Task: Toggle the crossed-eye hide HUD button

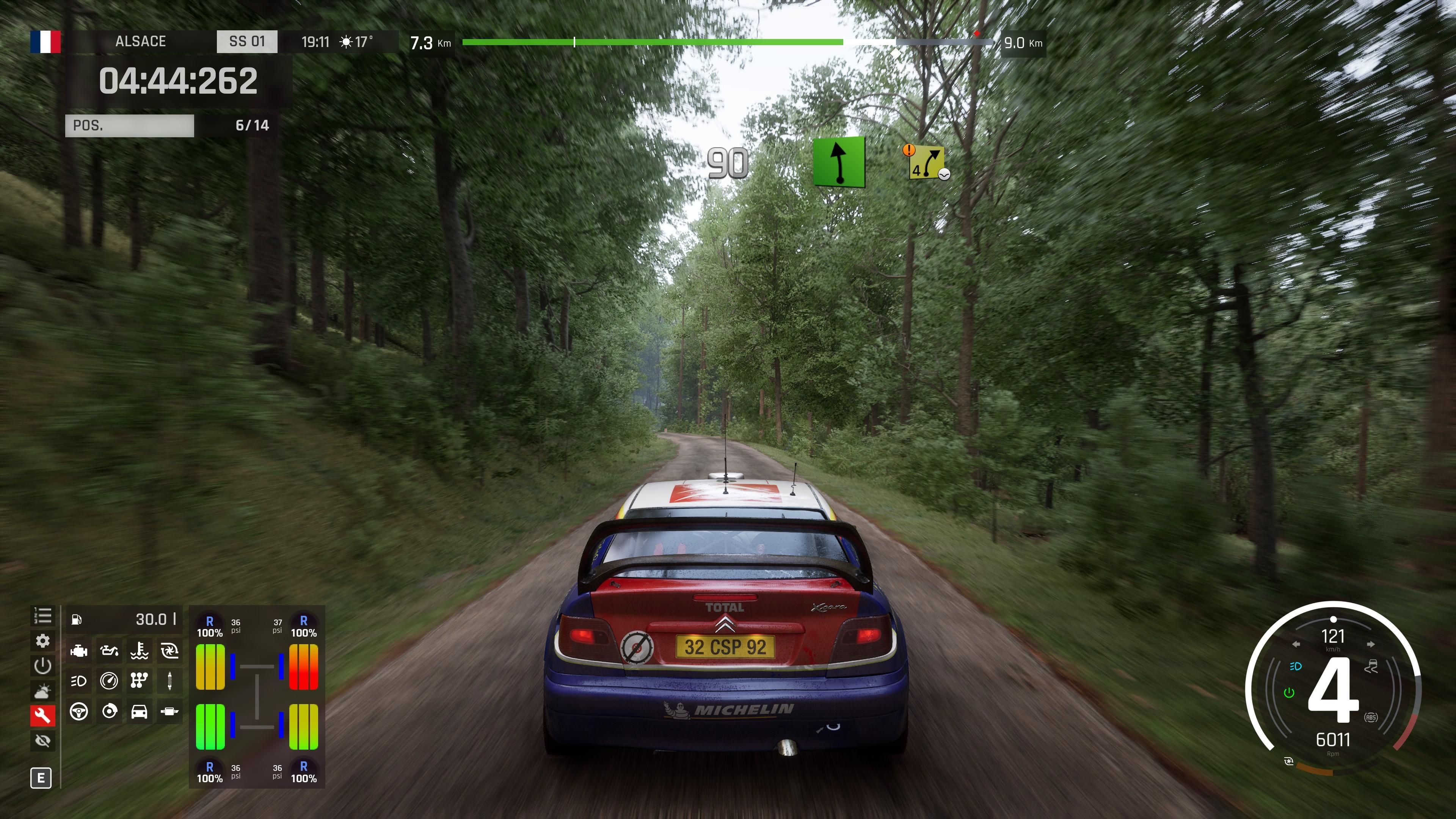Action: pos(42,741)
